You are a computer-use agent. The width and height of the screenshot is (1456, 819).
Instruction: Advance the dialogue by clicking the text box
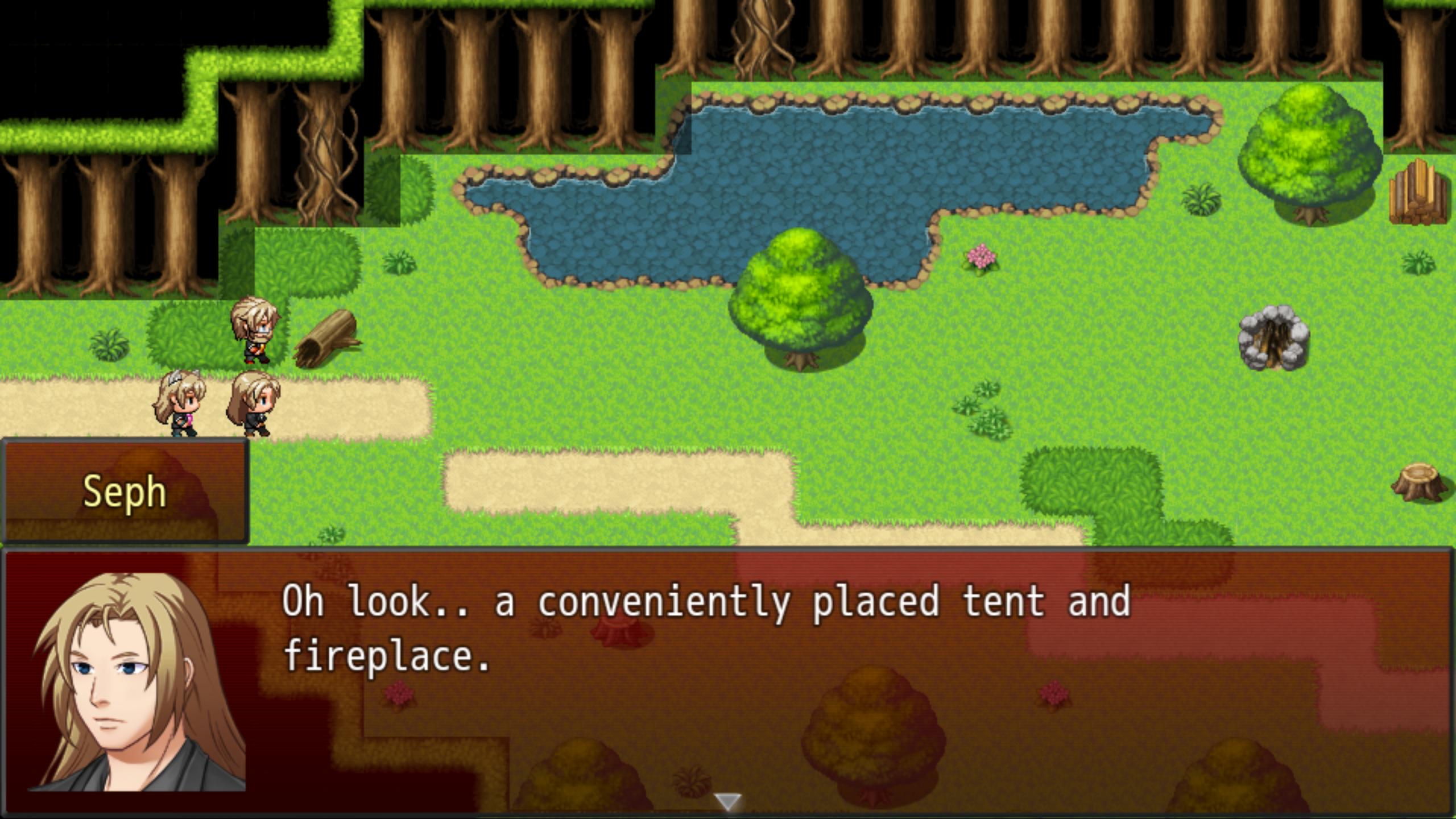tap(728, 682)
